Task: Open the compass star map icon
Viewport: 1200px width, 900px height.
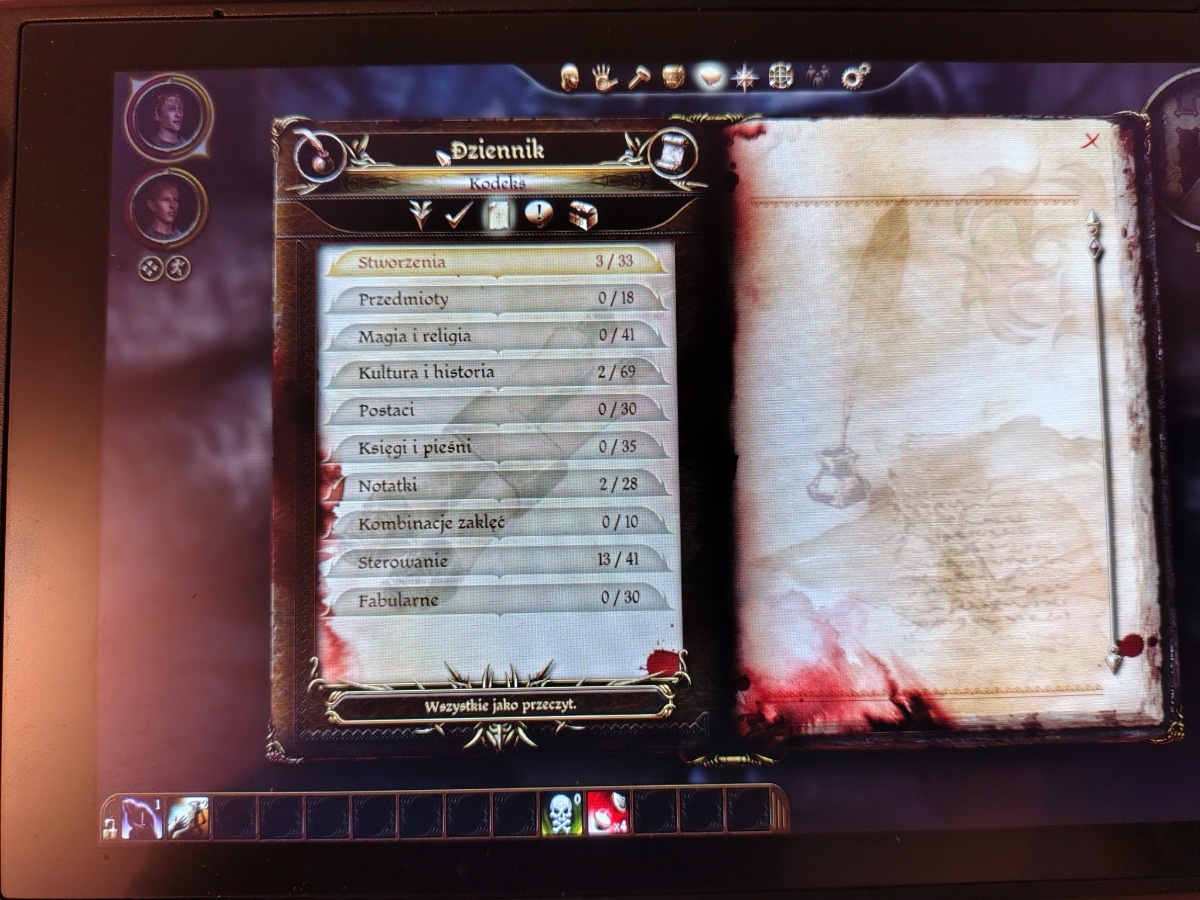Action: [744, 77]
